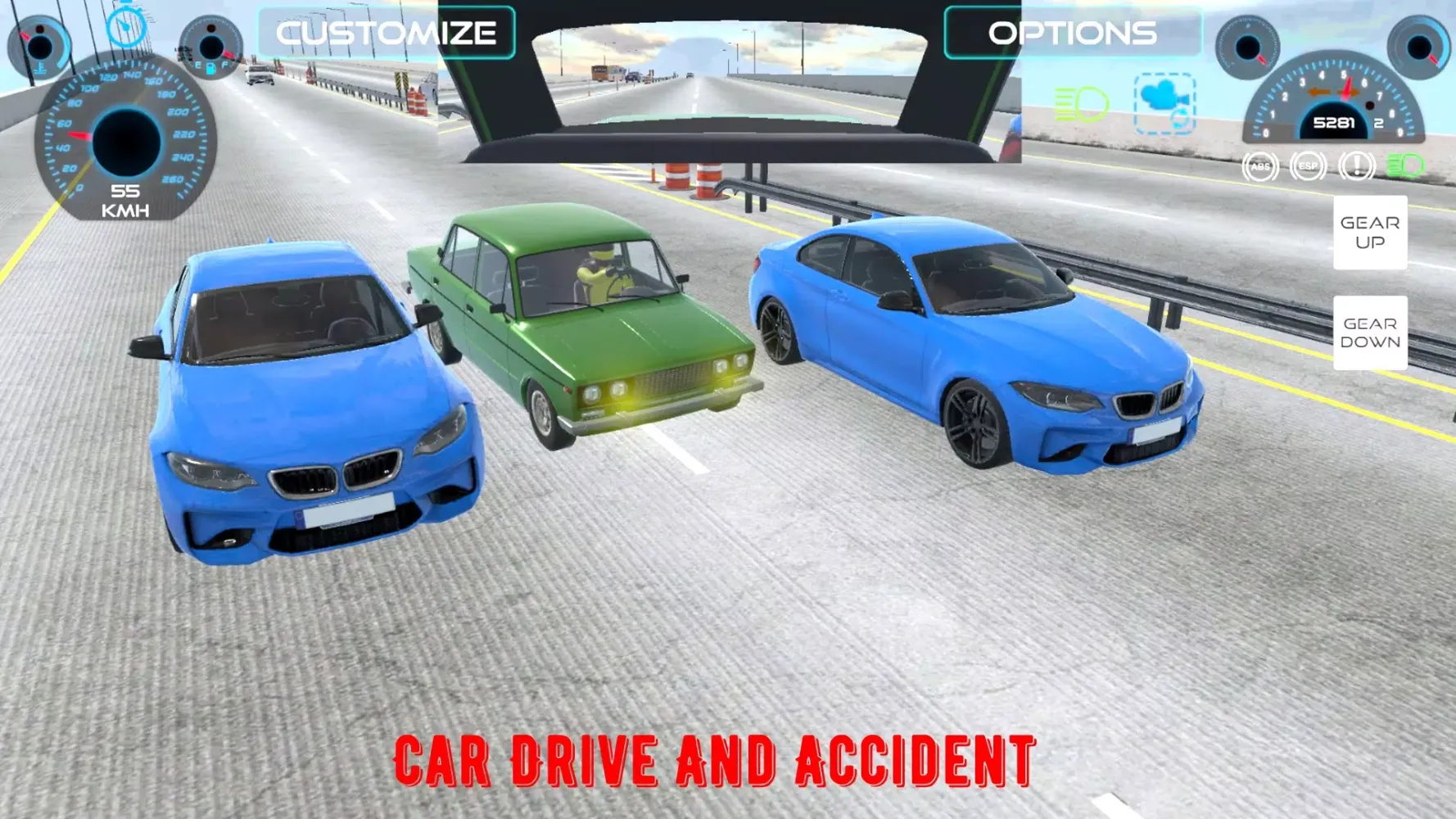Toggle the ESP indicator
Image resolution: width=1456 pixels, height=819 pixels.
coord(1308,167)
